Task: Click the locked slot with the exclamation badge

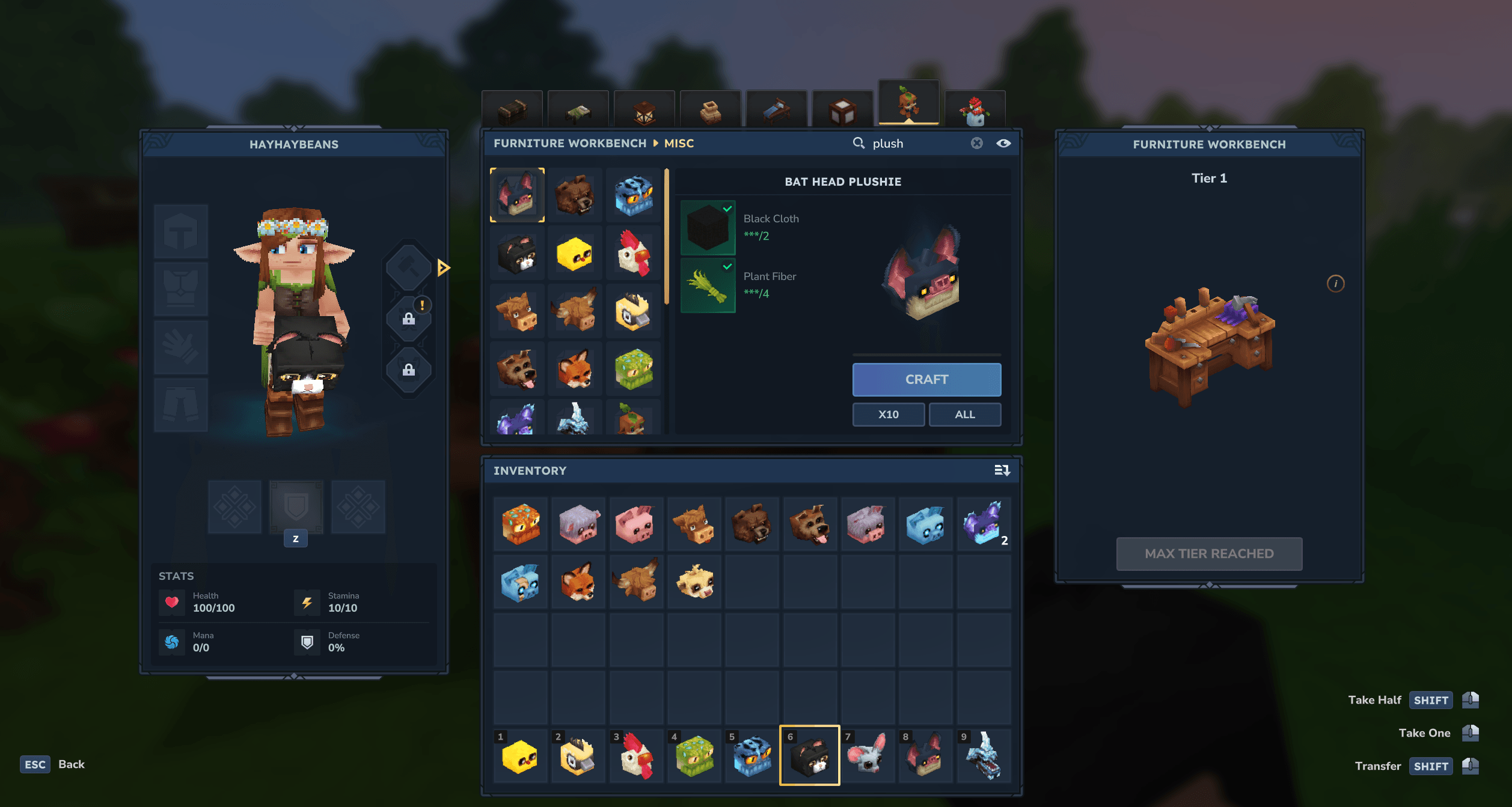Action: (x=409, y=318)
